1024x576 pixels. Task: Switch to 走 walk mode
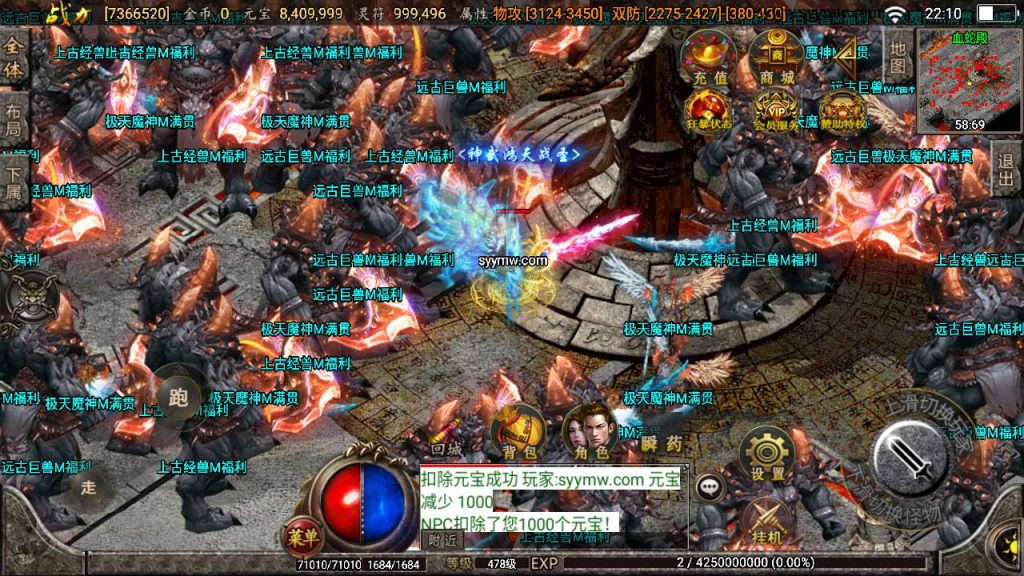(89, 487)
